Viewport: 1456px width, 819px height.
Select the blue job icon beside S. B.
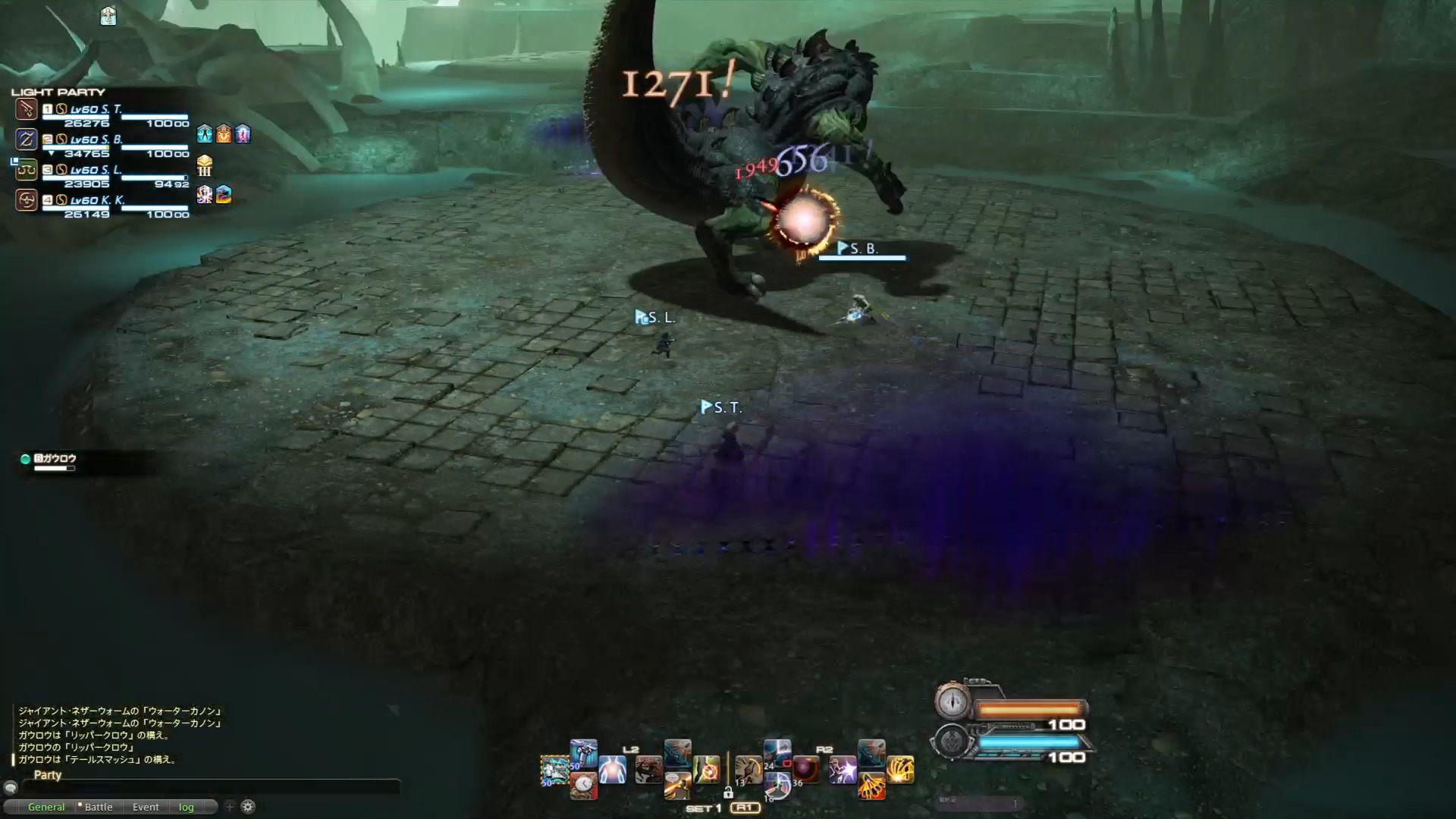tap(26, 139)
